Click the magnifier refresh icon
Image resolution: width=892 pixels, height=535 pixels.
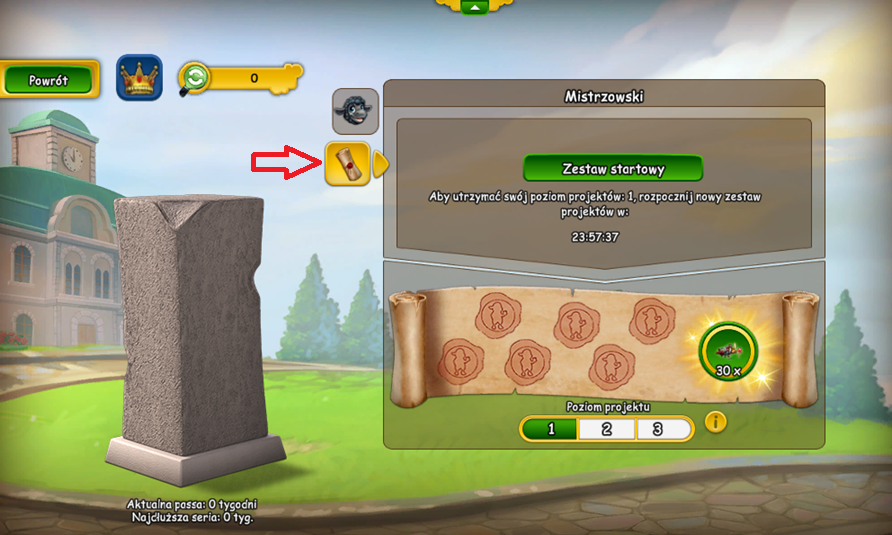click(194, 78)
